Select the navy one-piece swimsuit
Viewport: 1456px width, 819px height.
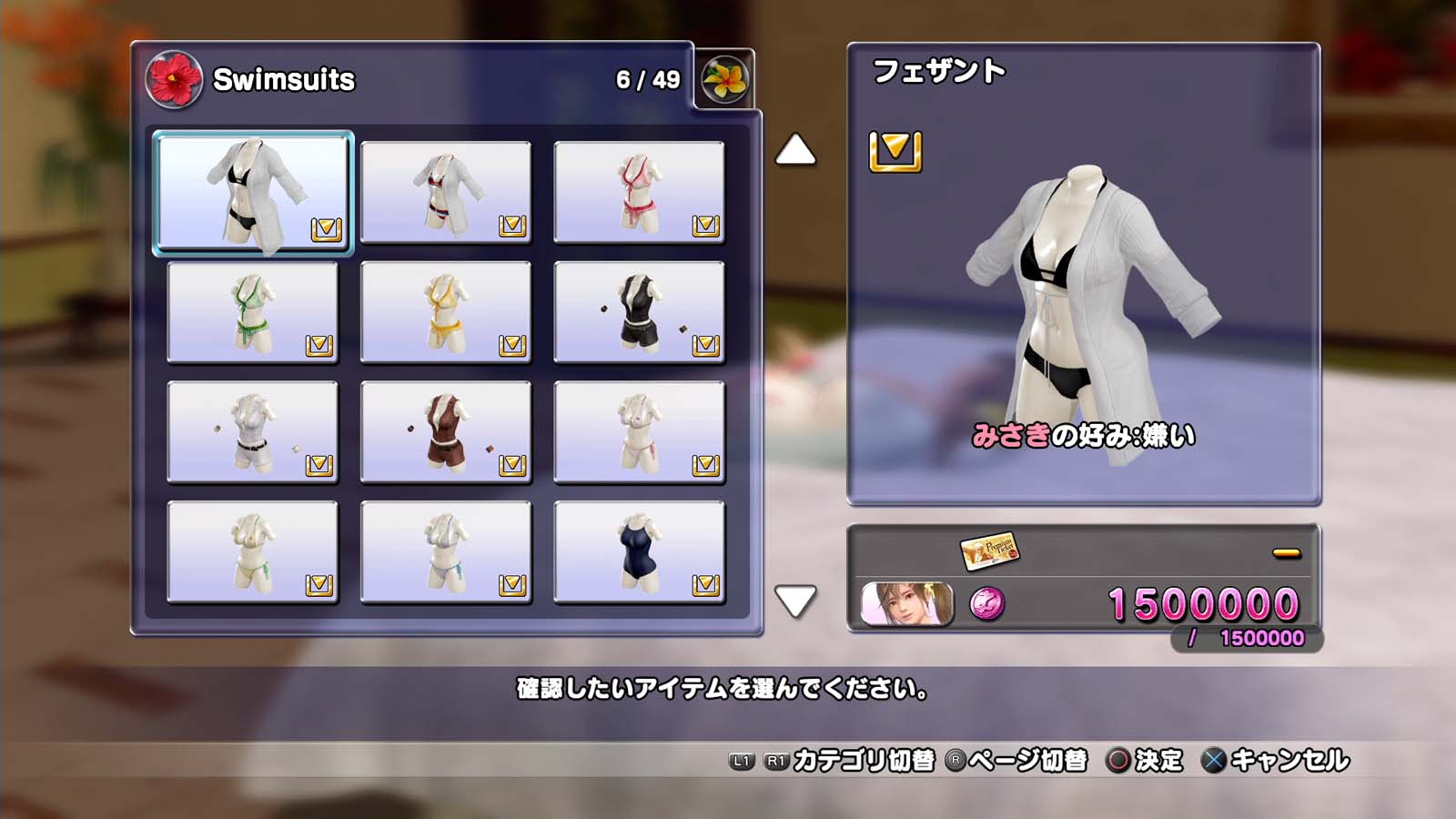pyautogui.click(x=639, y=552)
